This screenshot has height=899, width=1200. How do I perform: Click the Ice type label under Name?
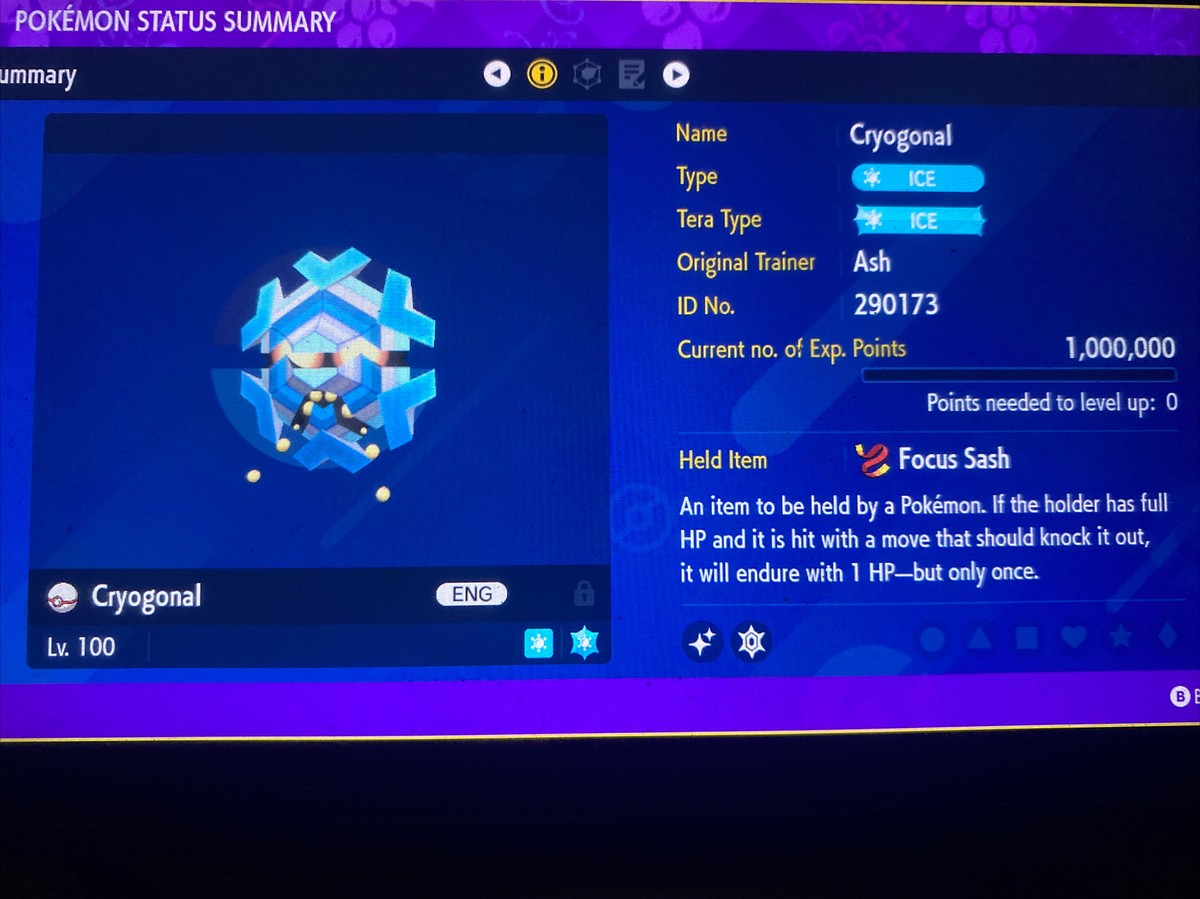(x=918, y=179)
